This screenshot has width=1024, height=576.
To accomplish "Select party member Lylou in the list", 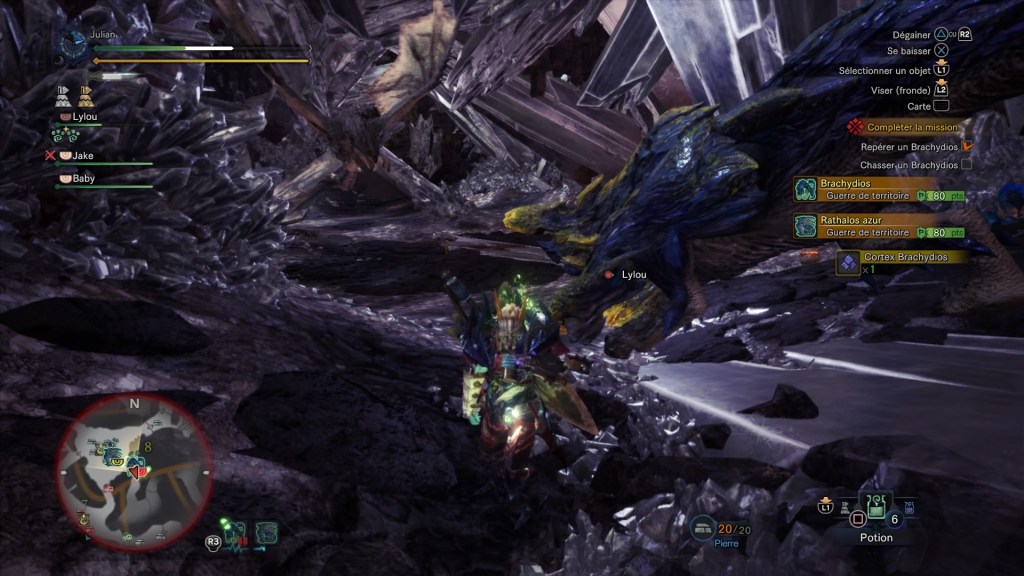I will (84, 117).
